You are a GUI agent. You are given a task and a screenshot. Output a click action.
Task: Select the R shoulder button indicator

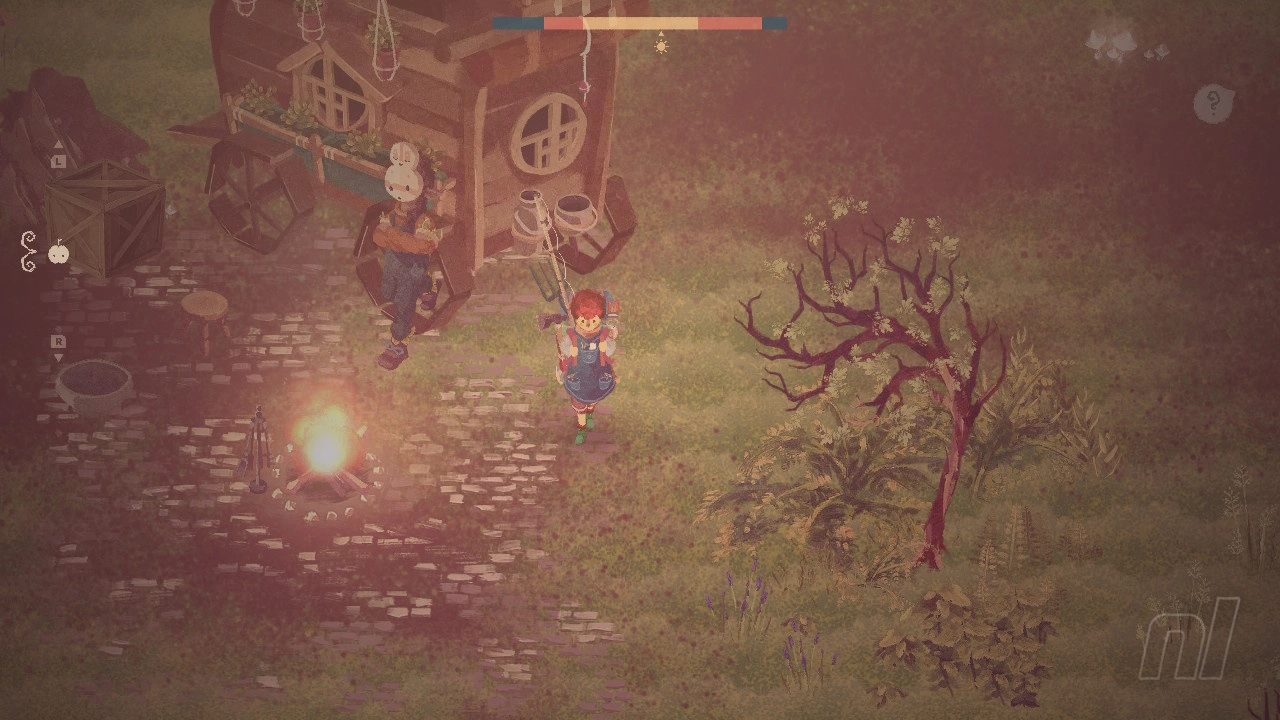pos(58,342)
